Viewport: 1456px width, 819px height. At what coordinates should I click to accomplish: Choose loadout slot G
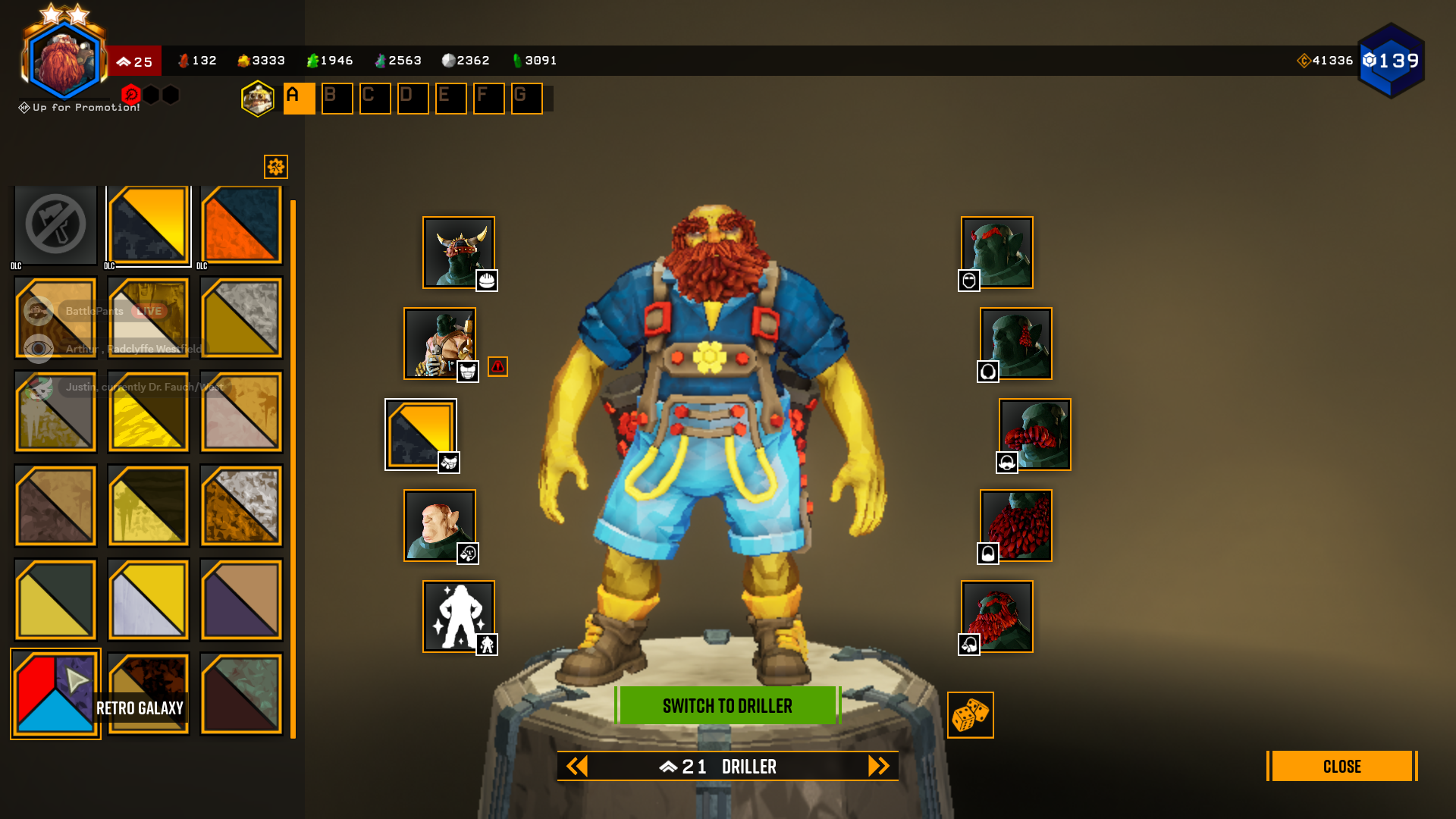526,99
